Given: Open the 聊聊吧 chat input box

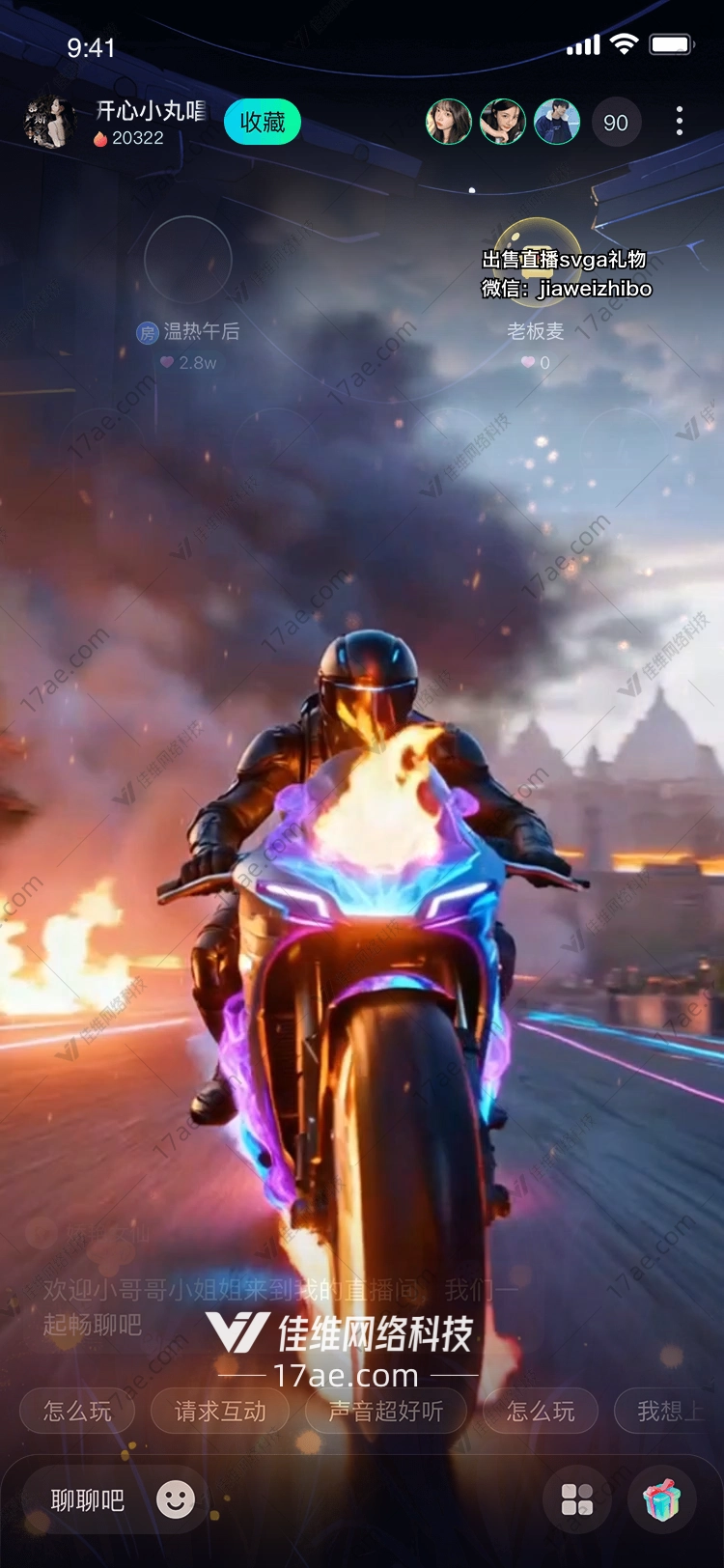Looking at the screenshot, I should (88, 1500).
